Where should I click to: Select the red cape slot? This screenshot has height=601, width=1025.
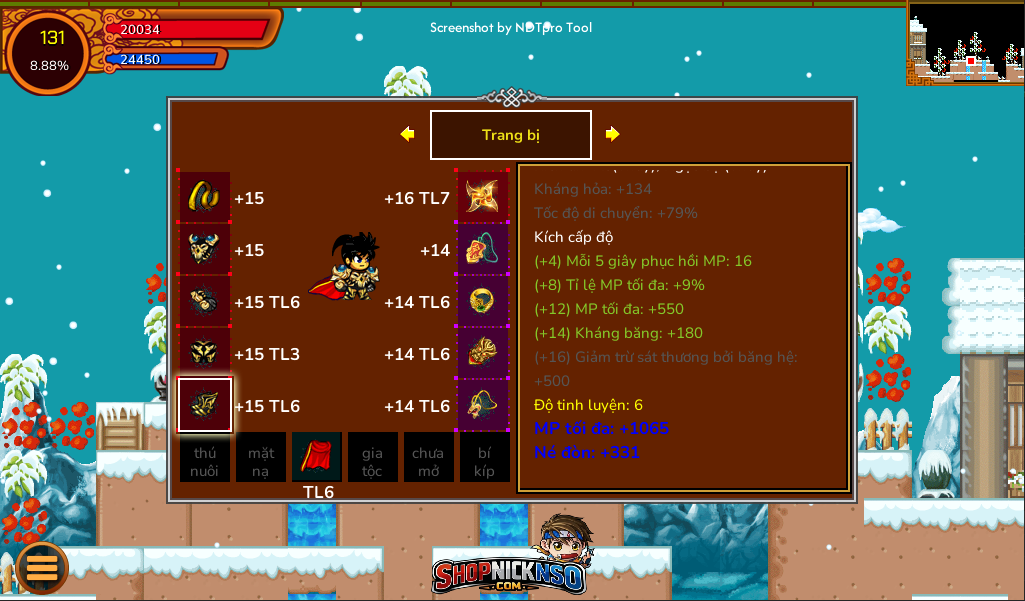click(317, 458)
